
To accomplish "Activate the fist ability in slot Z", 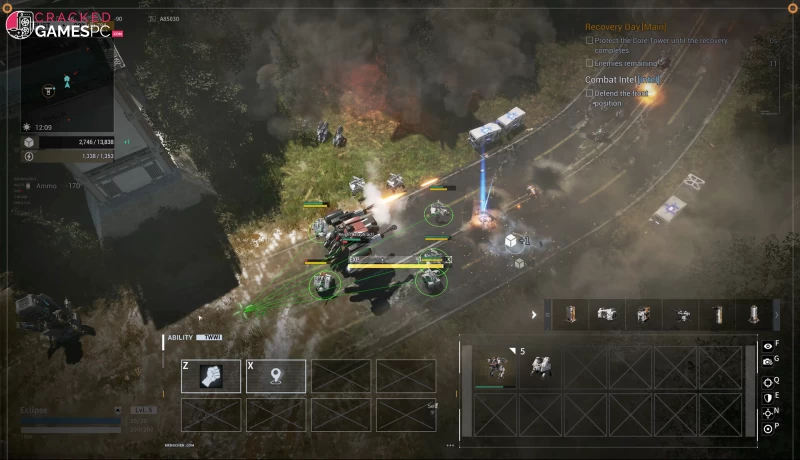I will point(211,376).
